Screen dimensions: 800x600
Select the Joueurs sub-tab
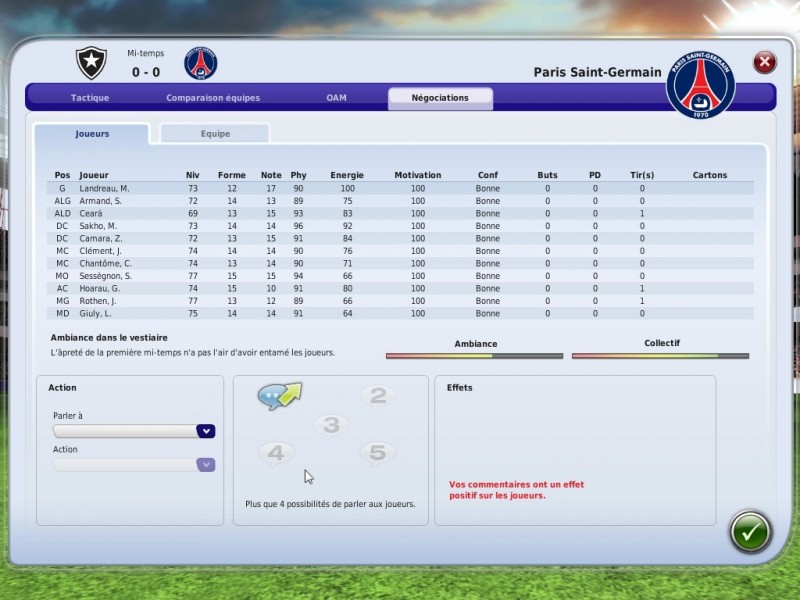92,133
